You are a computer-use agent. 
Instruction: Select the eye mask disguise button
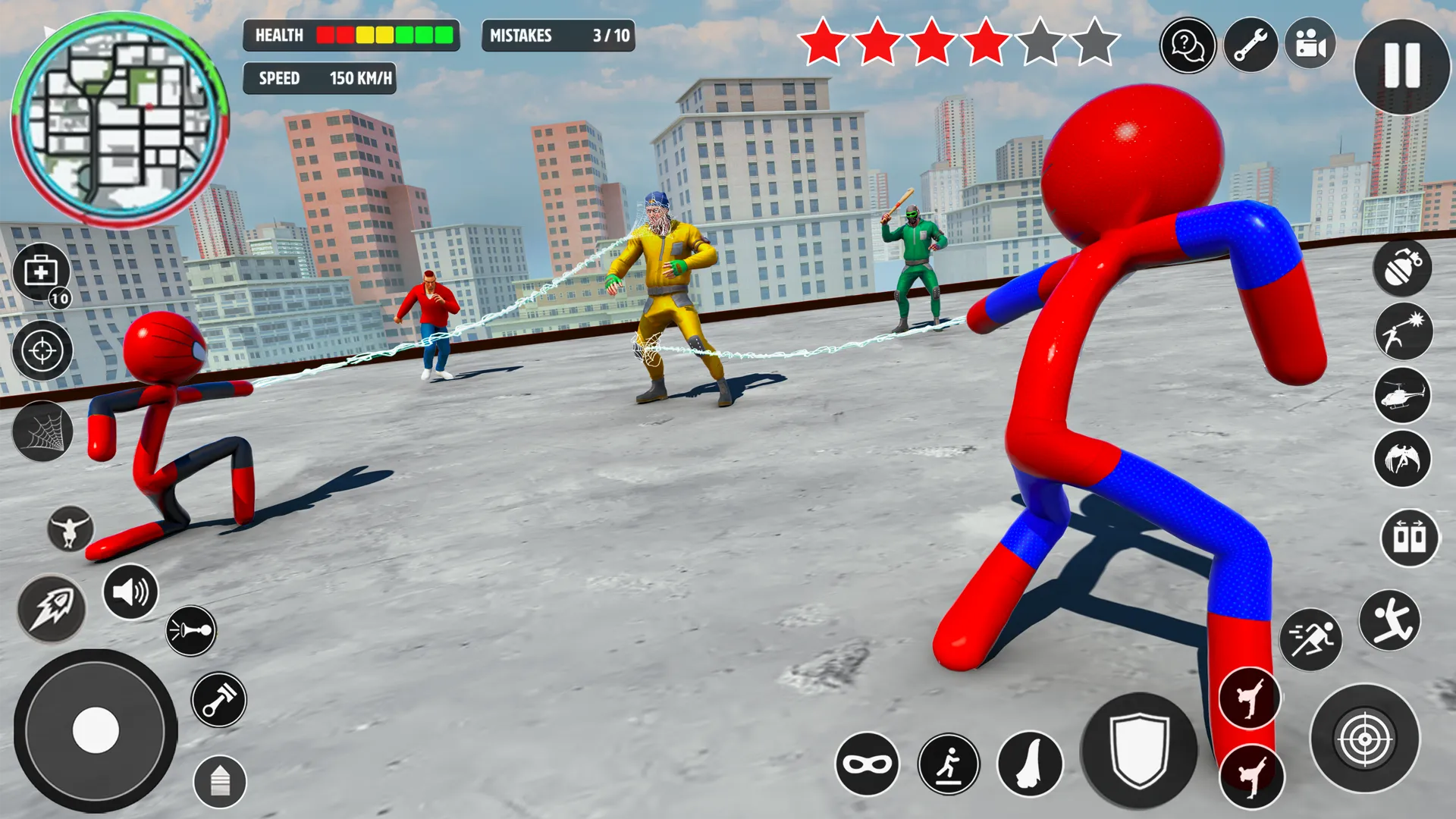867,764
